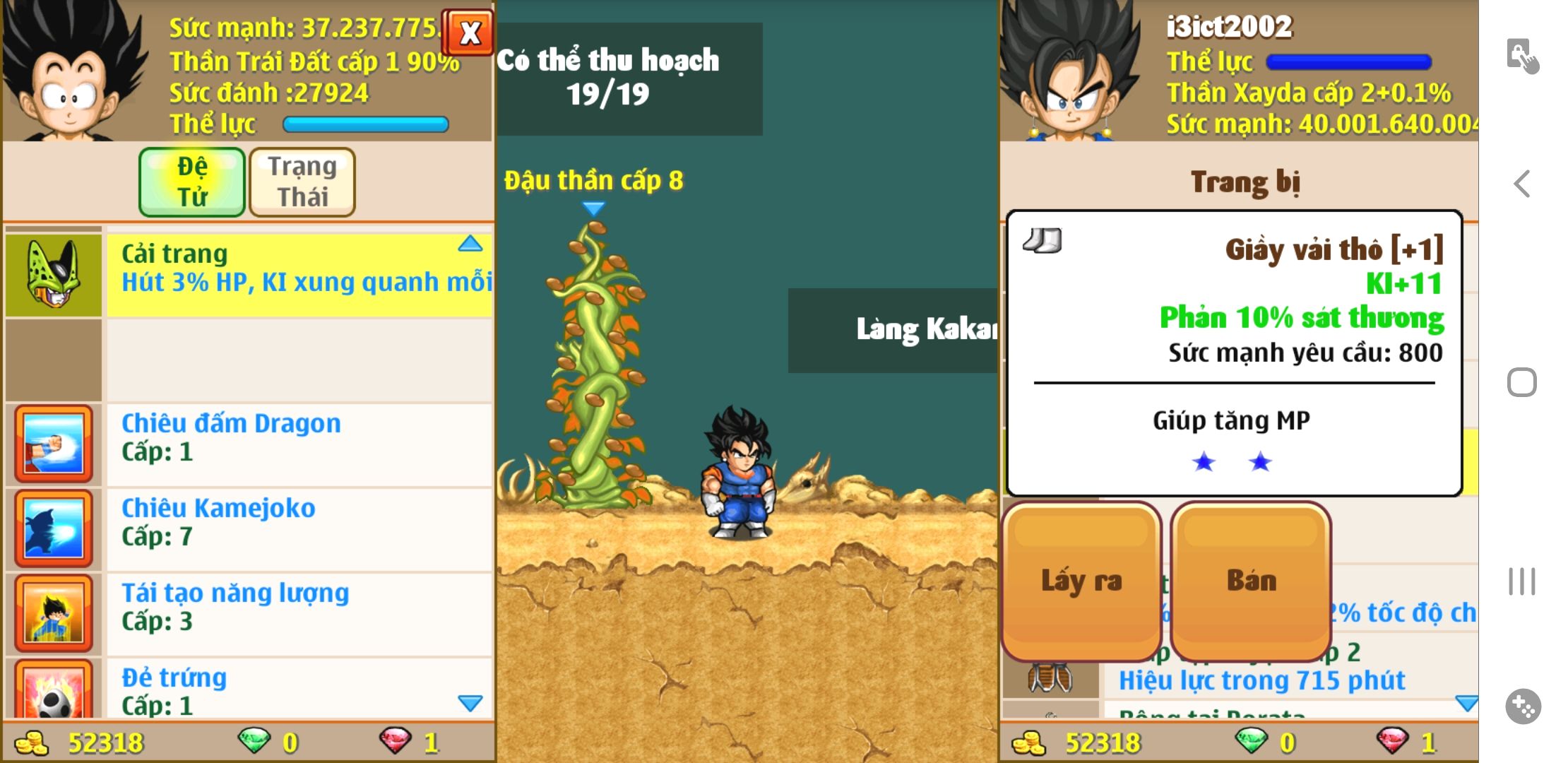Open the game controller overlay icon

1523,706
